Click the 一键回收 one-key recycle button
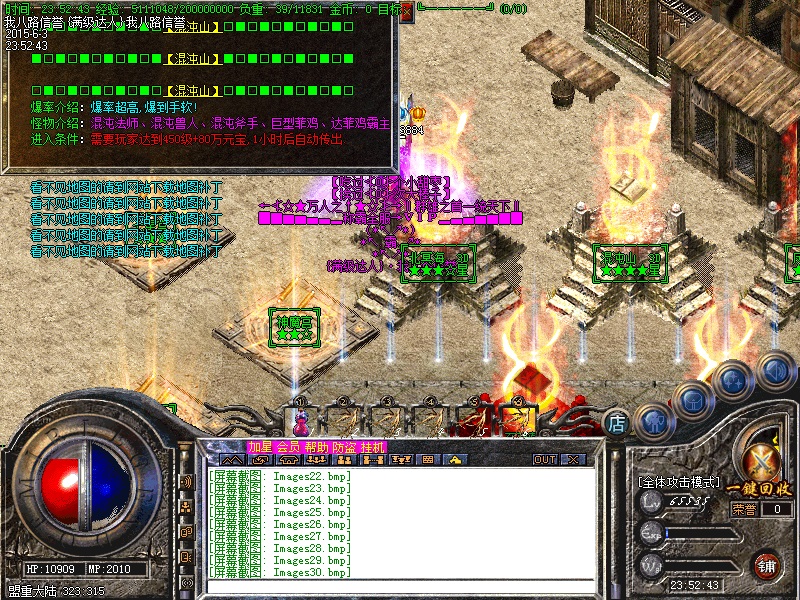800x600 pixels. click(765, 488)
